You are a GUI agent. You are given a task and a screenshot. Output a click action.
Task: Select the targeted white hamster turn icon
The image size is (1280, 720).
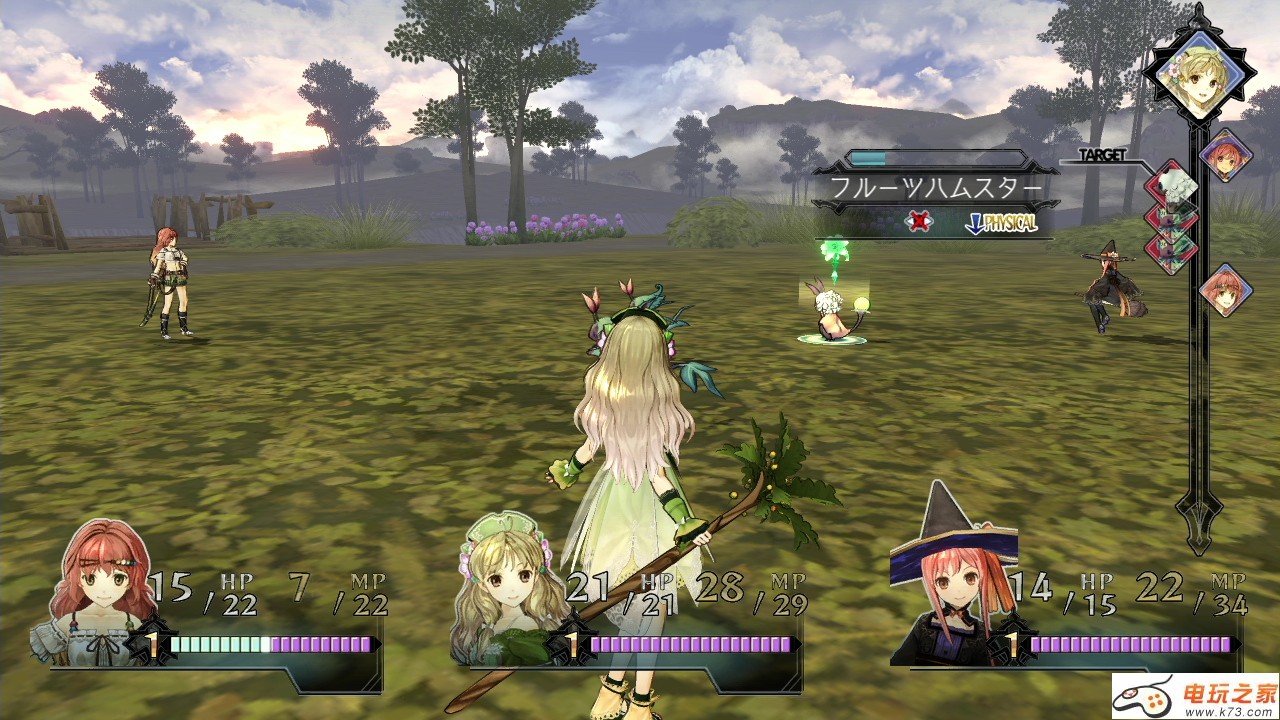(1170, 186)
